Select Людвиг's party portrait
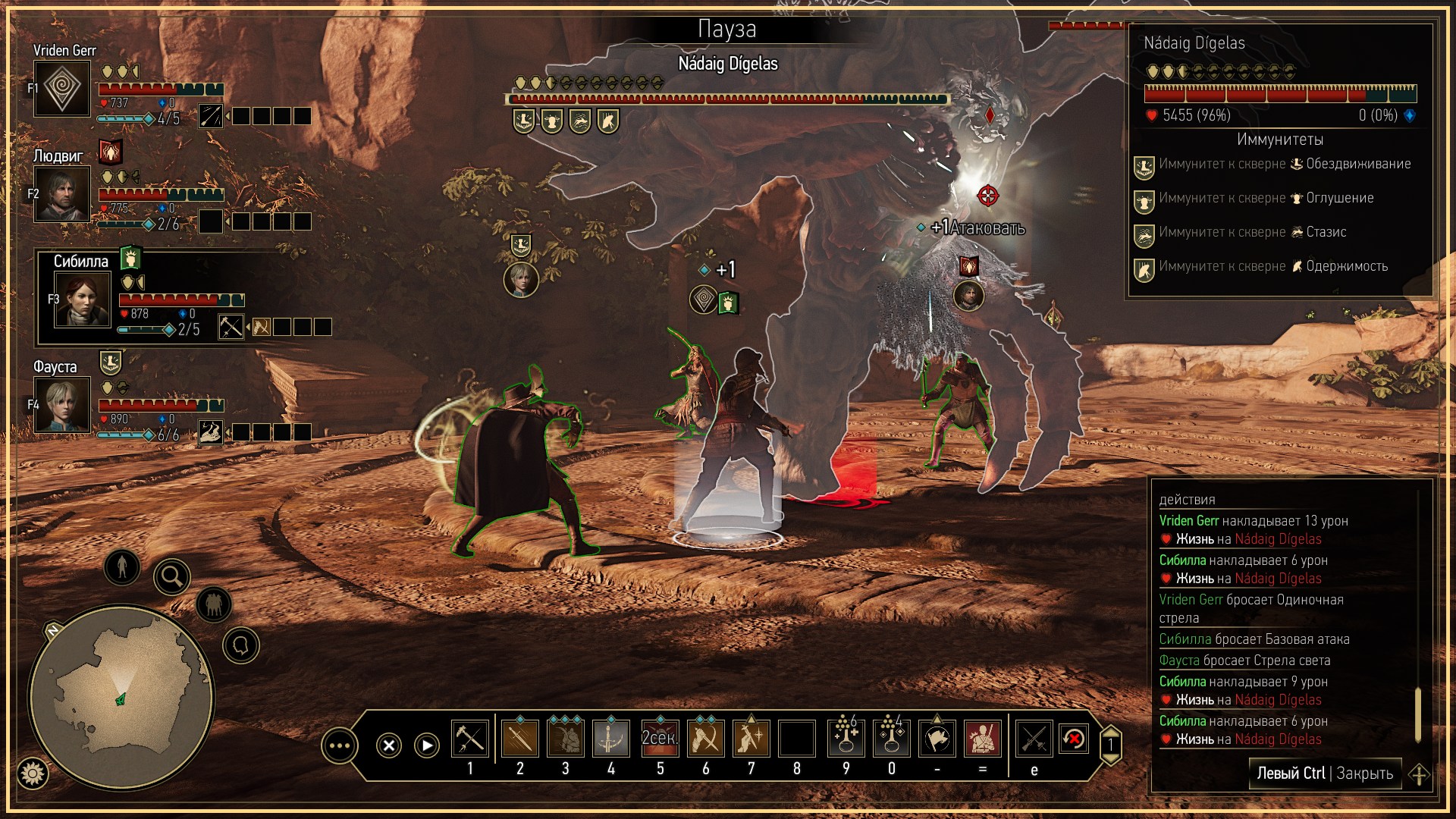This screenshot has height=819, width=1456. pyautogui.click(x=62, y=194)
